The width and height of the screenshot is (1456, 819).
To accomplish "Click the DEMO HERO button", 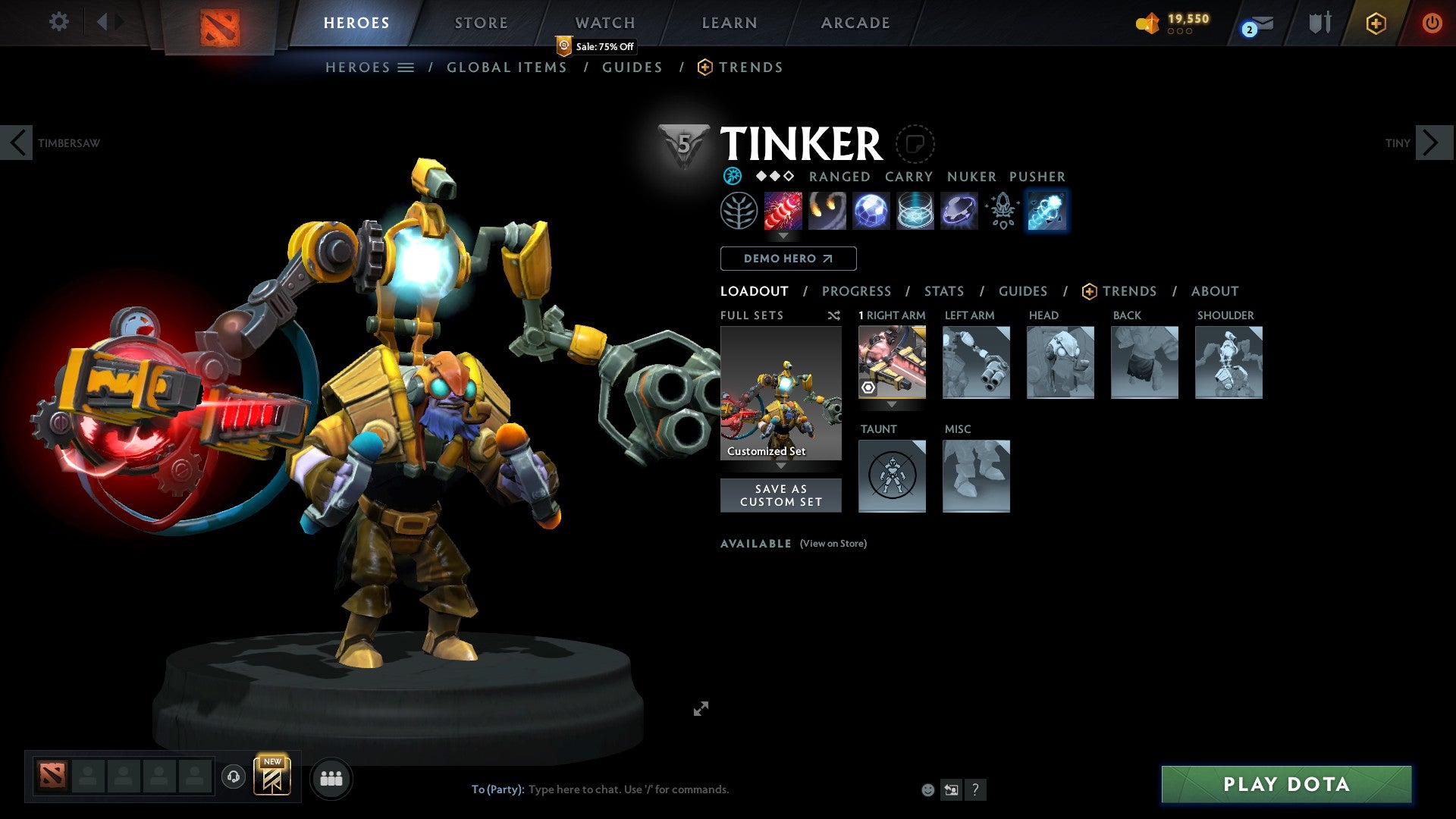I will click(x=788, y=259).
